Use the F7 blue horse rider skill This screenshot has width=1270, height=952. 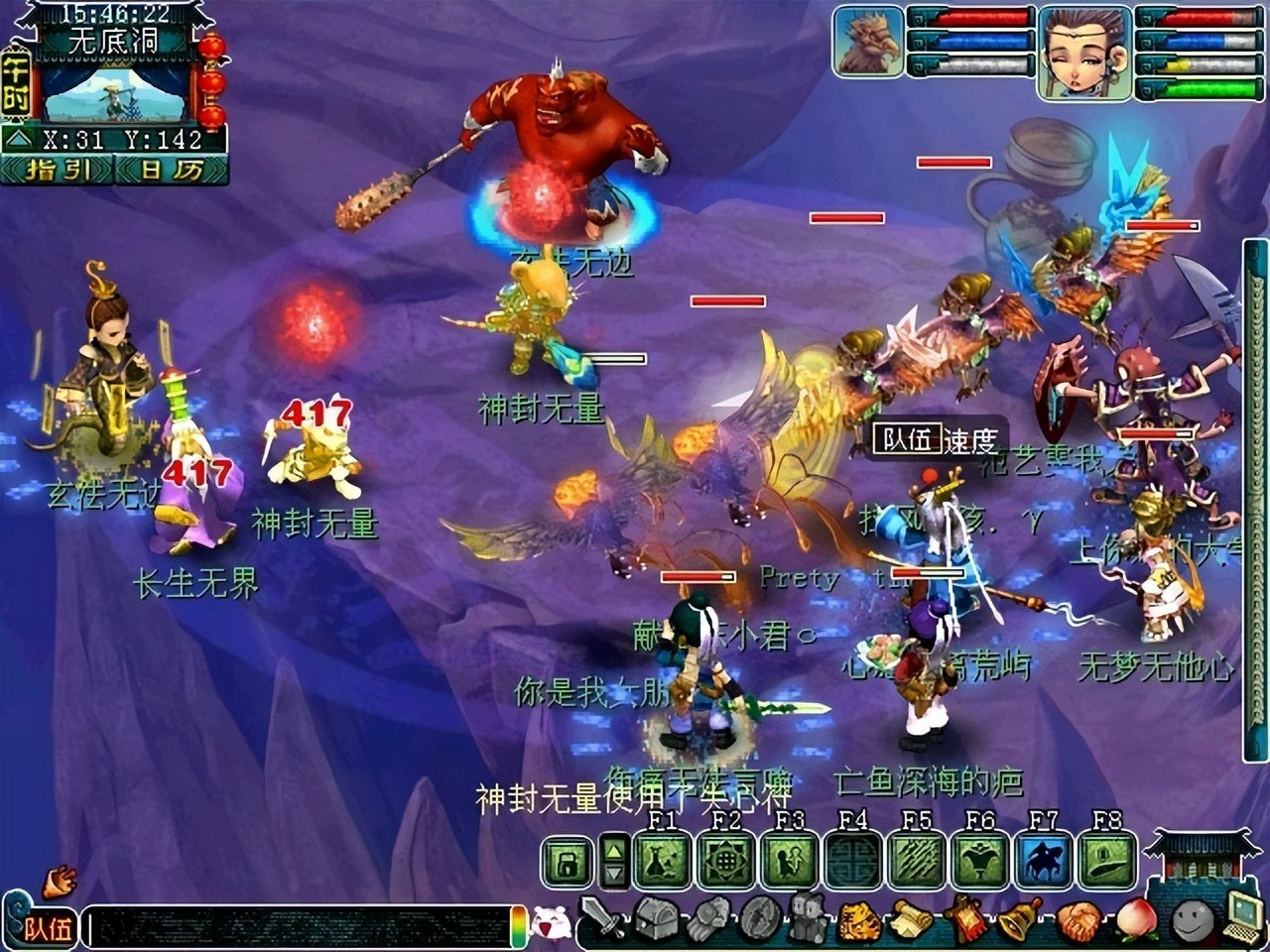[1044, 861]
